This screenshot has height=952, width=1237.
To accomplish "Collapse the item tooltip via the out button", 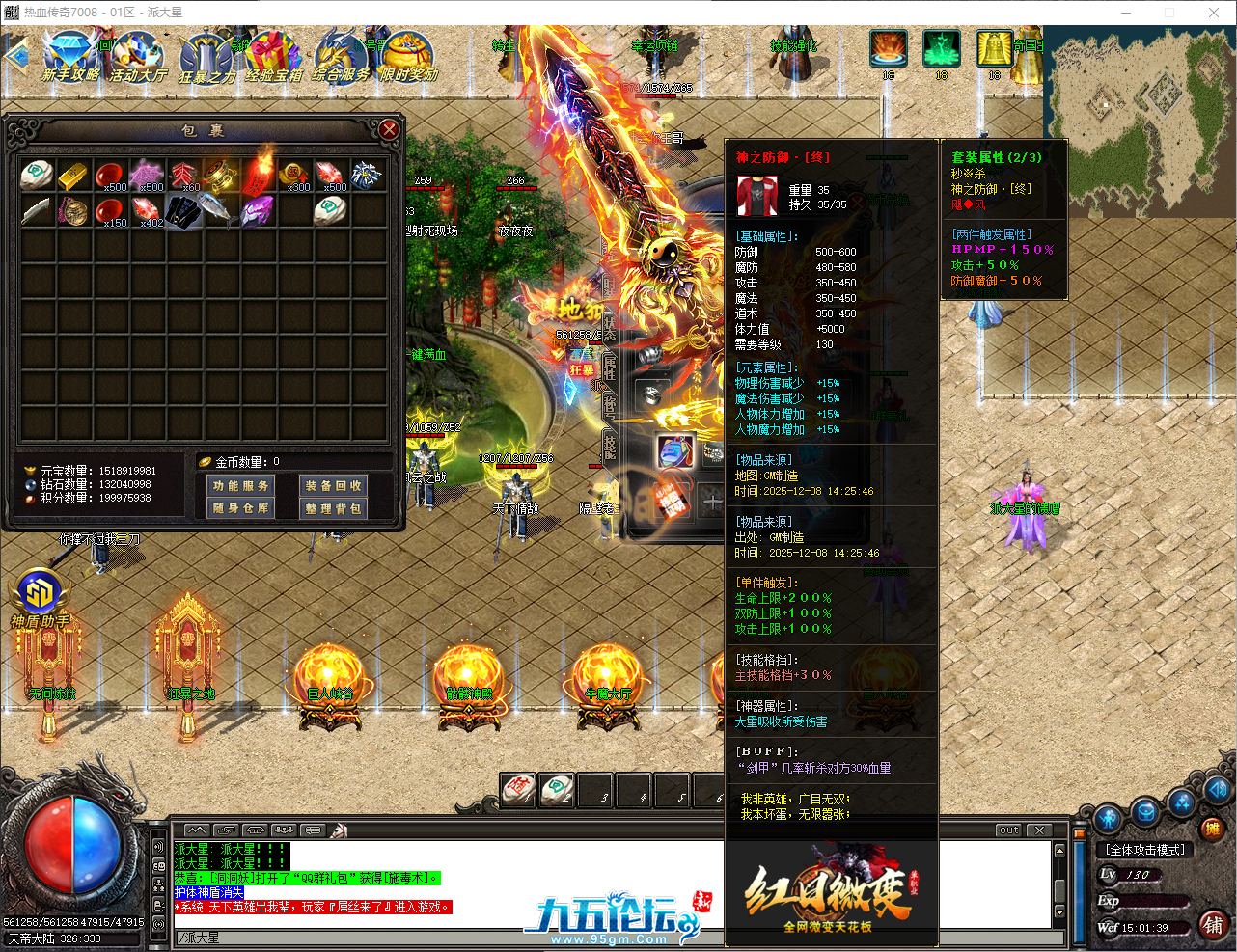I will [1007, 829].
